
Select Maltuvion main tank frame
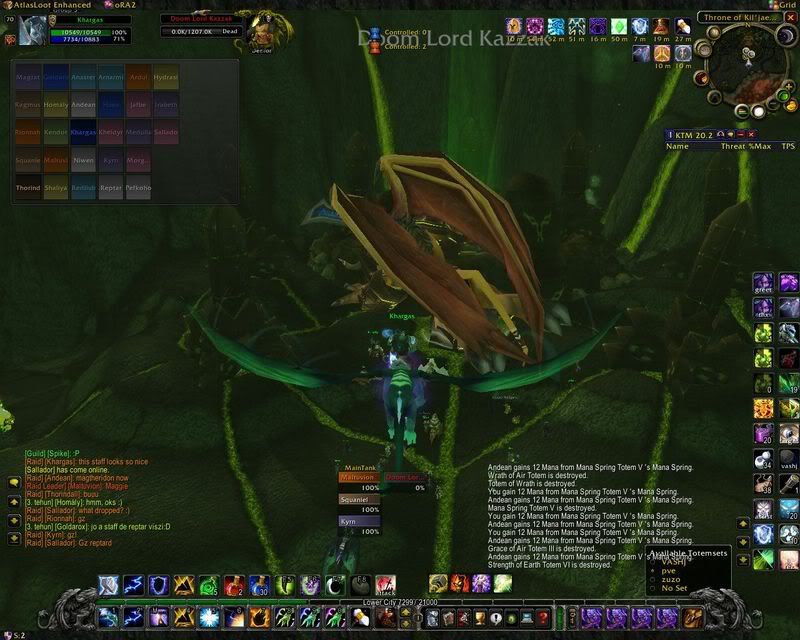pyautogui.click(x=358, y=478)
